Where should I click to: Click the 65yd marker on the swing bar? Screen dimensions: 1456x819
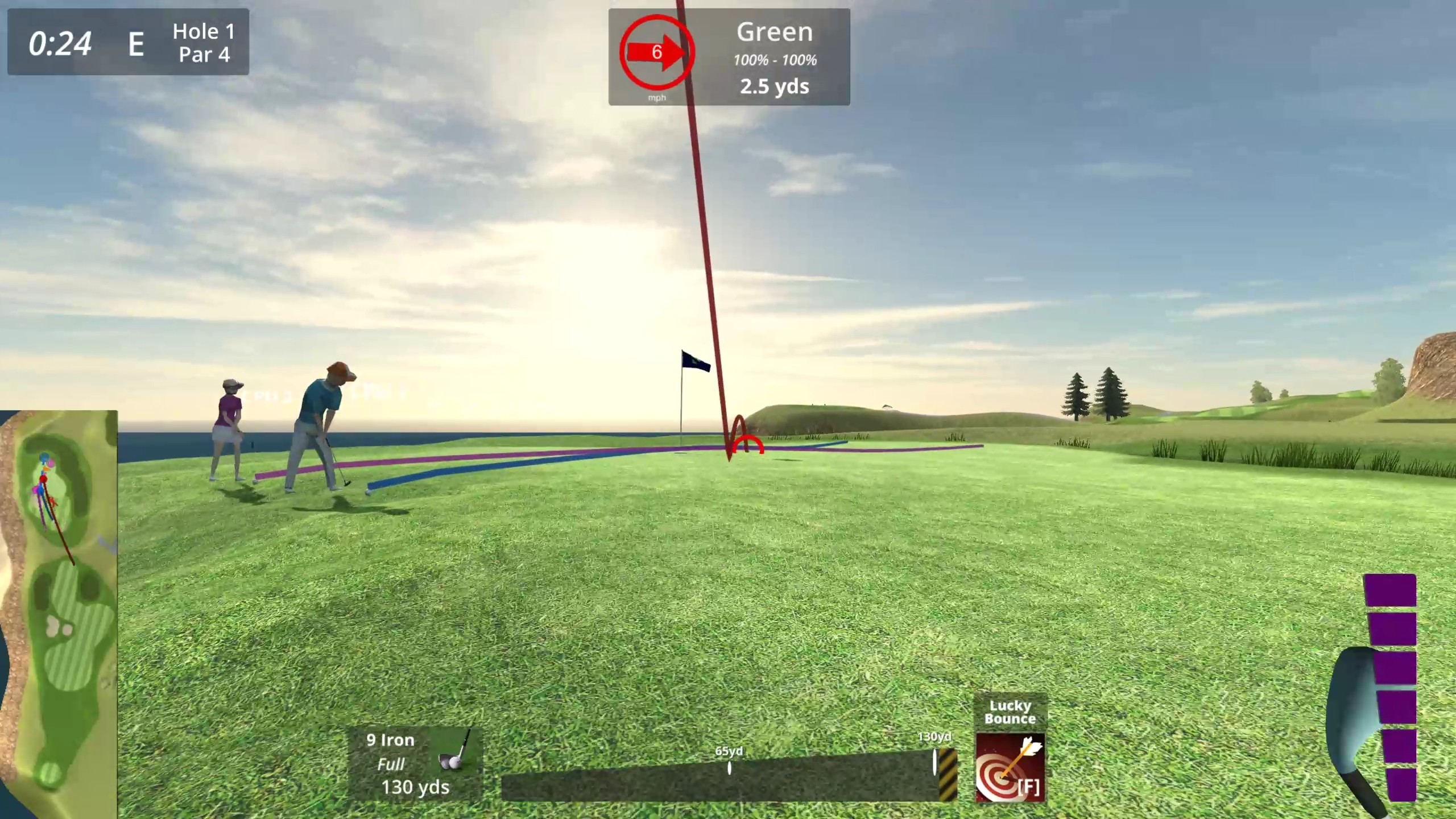coord(730,766)
